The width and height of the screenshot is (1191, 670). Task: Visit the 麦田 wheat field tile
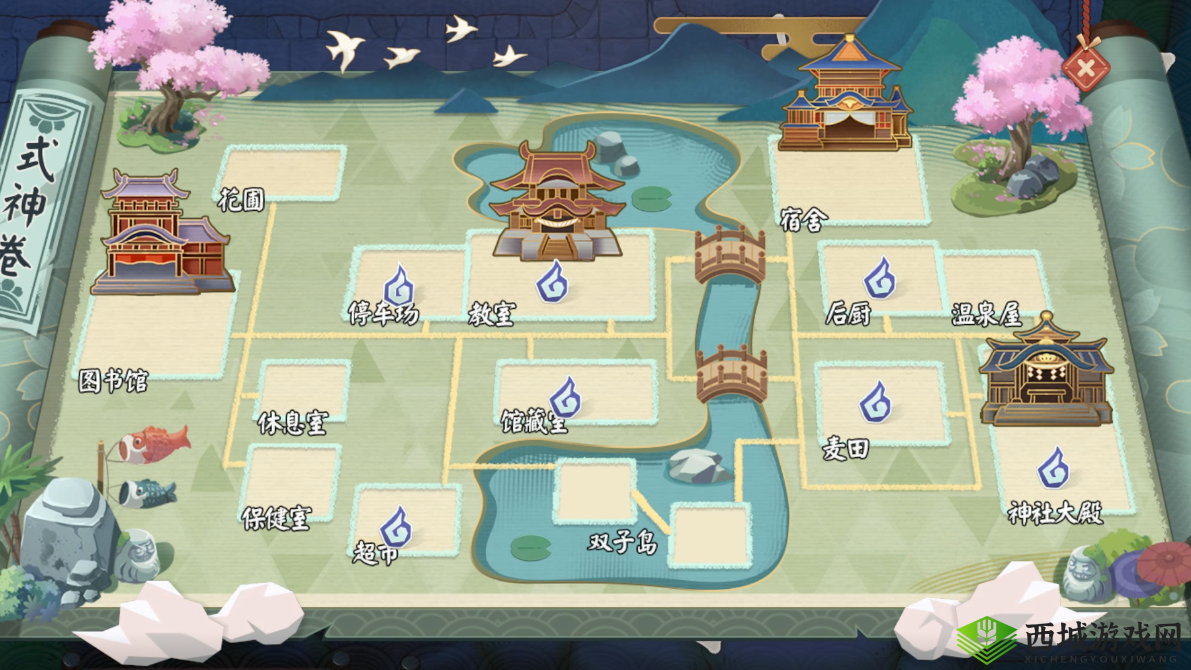[x=878, y=403]
